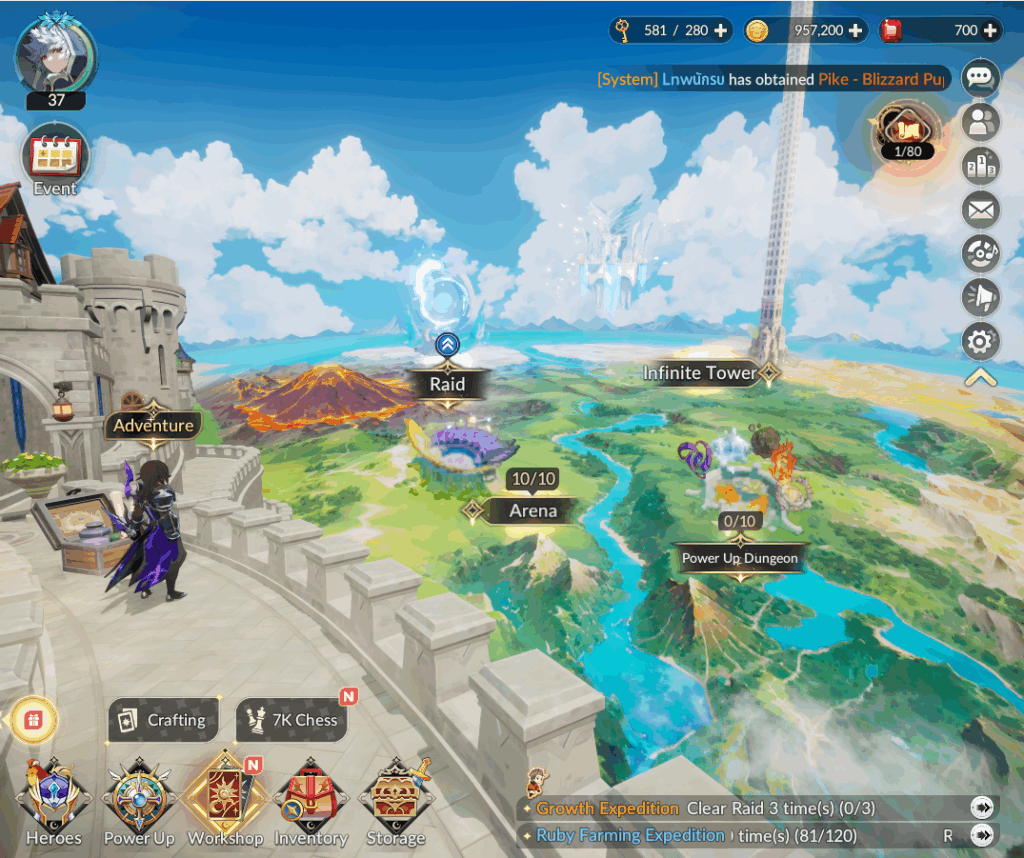Launch 7K Chess
The height and width of the screenshot is (858, 1024).
tap(292, 720)
